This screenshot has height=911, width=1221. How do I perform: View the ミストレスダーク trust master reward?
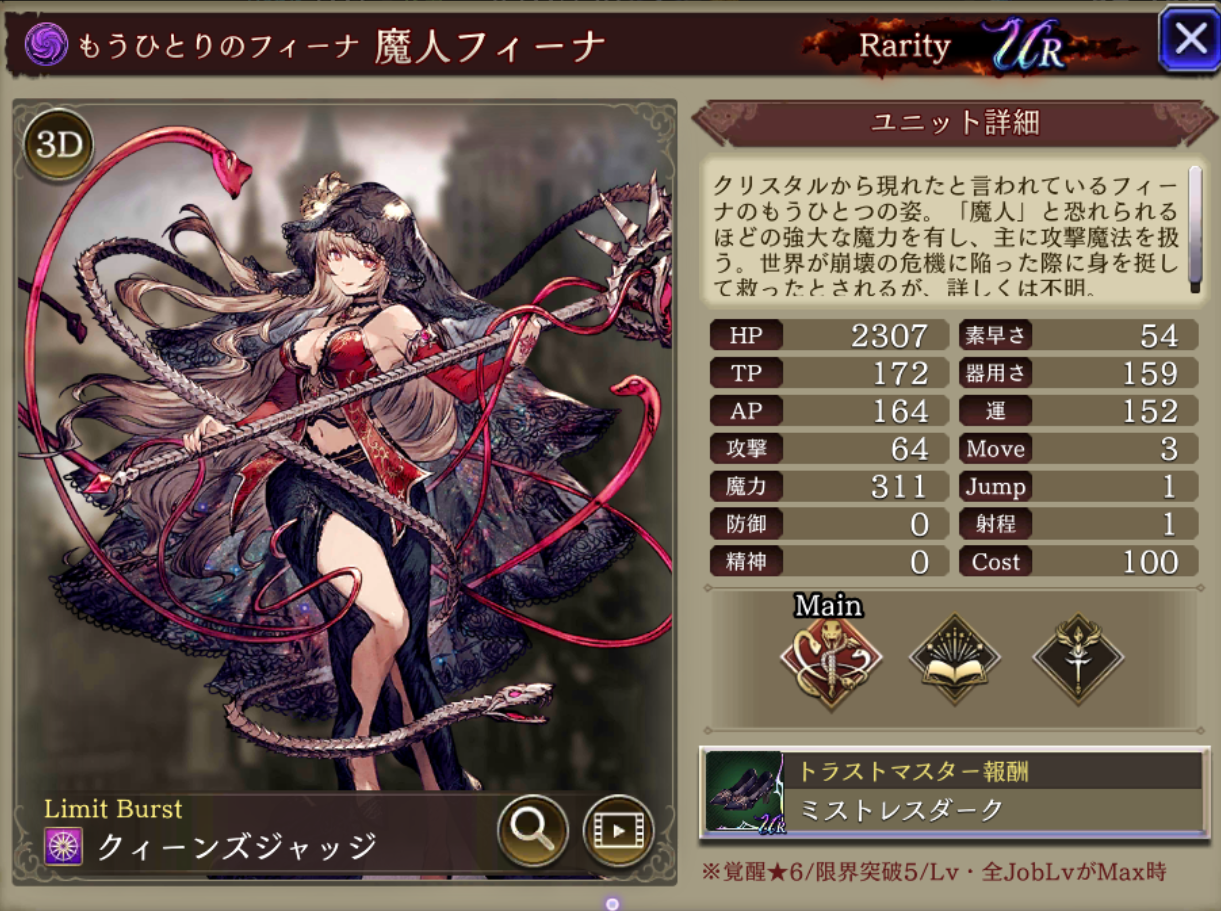tap(953, 793)
